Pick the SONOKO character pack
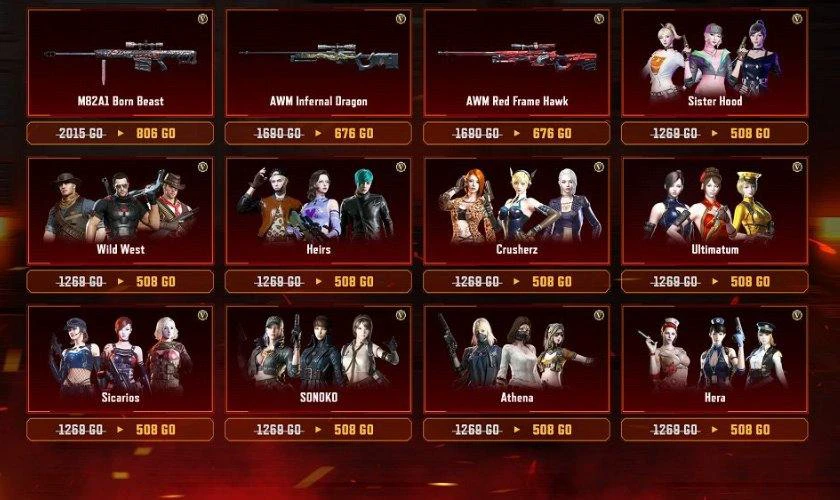Image resolution: width=840 pixels, height=500 pixels. click(x=318, y=359)
